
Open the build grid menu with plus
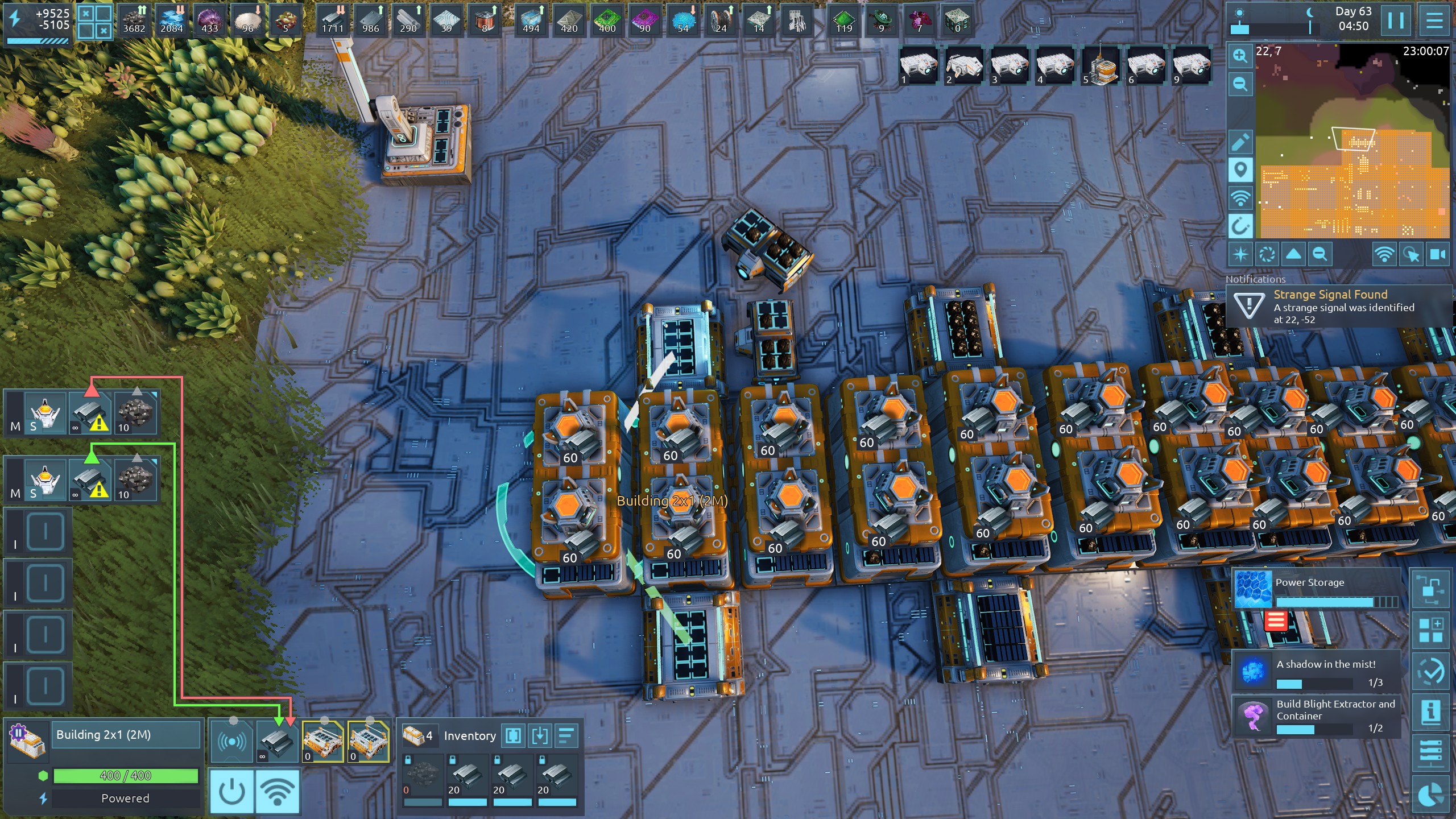click(x=1431, y=630)
